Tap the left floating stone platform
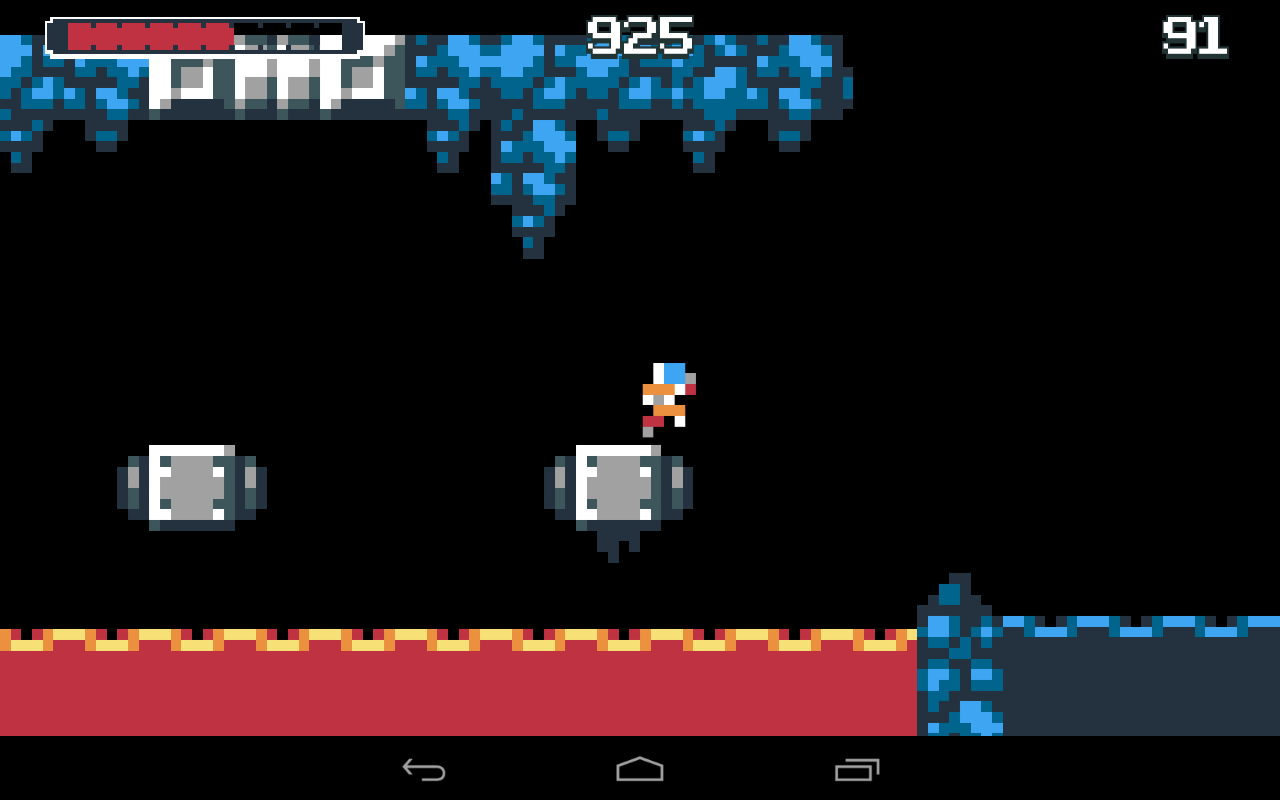The image size is (1280, 800). pyautogui.click(x=193, y=483)
